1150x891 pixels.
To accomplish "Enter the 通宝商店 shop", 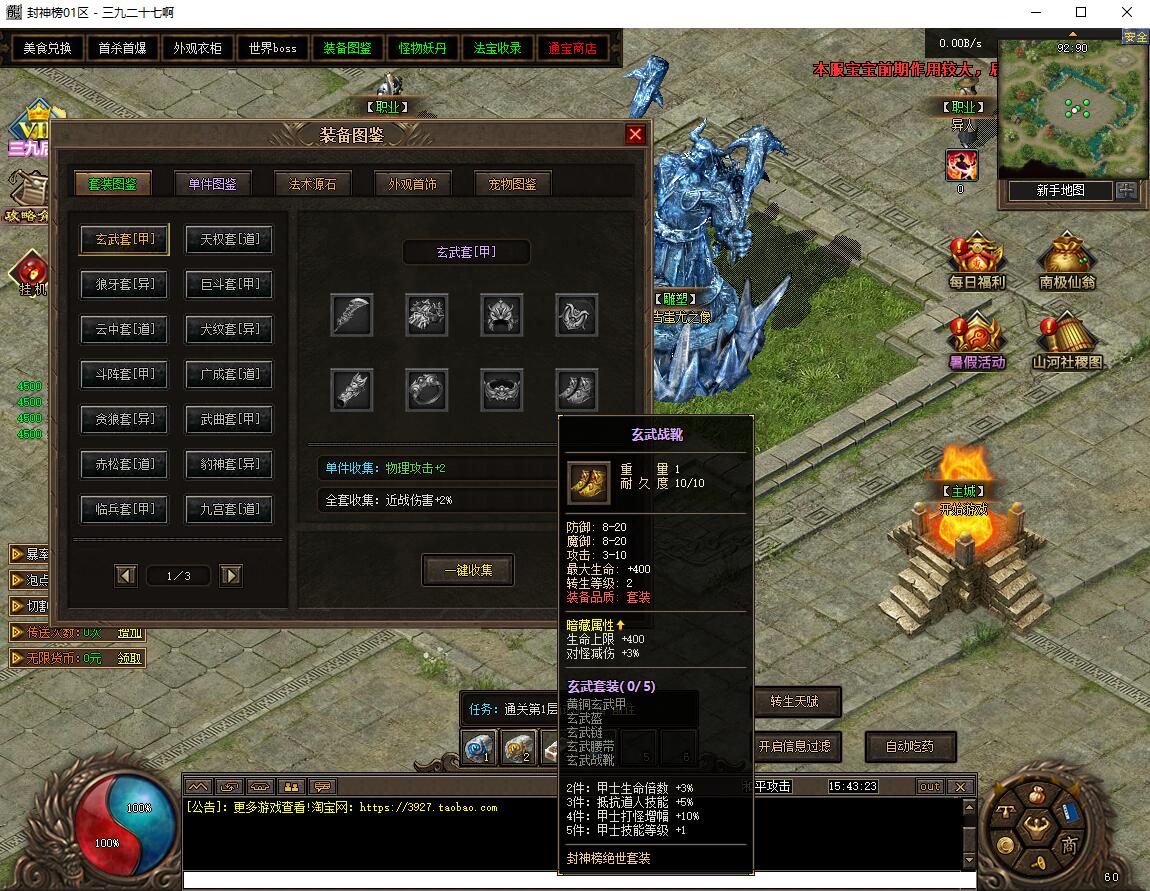I will click(x=572, y=48).
